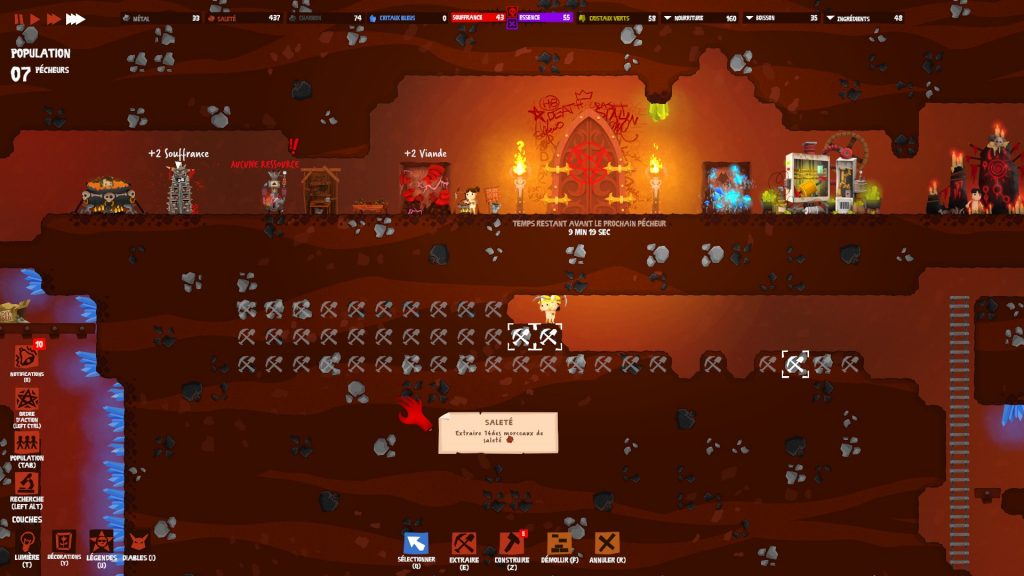
Task: Expand the Ingrédients resource dropdown
Action: coord(830,18)
